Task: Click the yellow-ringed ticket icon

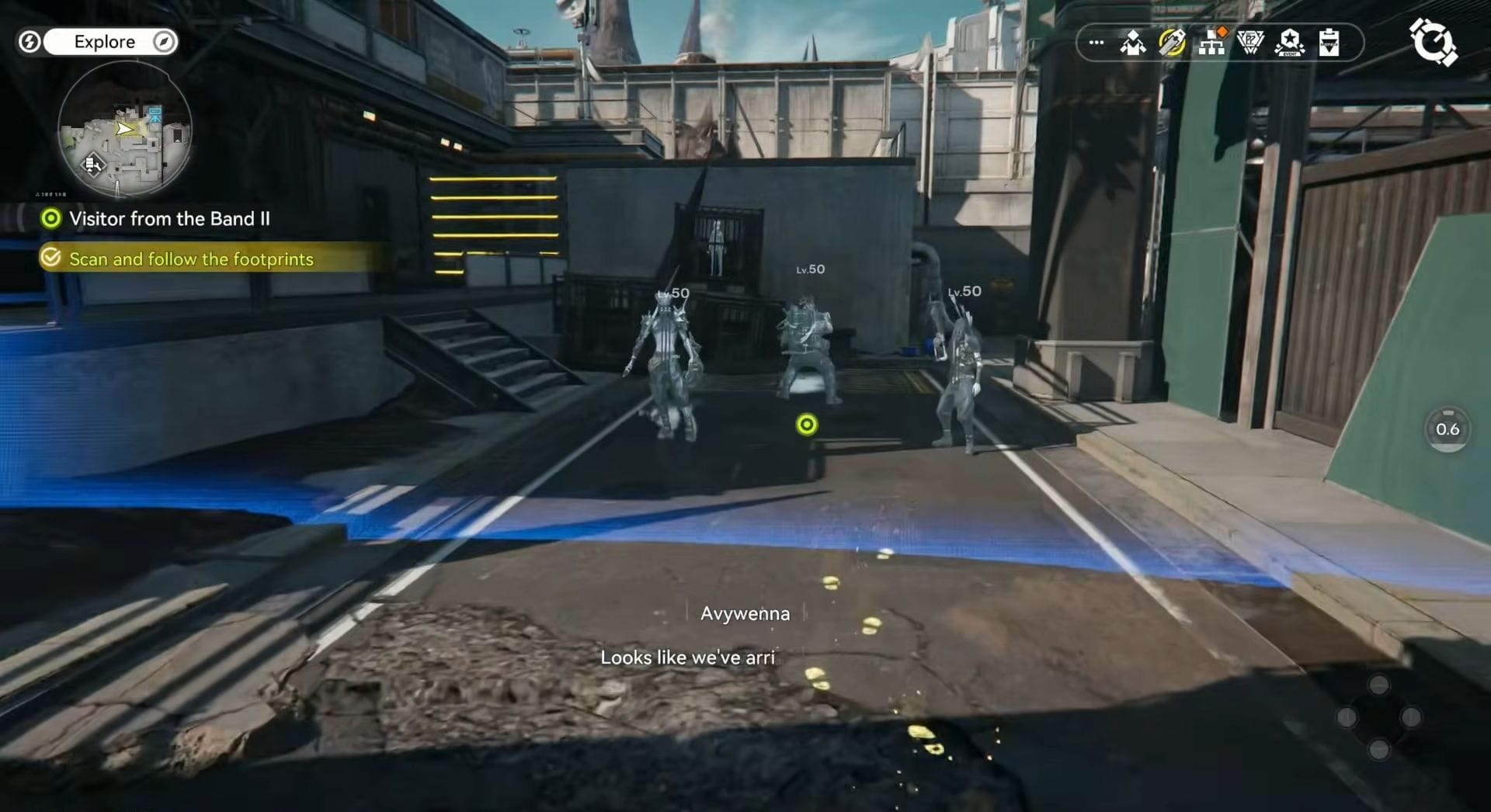Action: pos(1172,43)
